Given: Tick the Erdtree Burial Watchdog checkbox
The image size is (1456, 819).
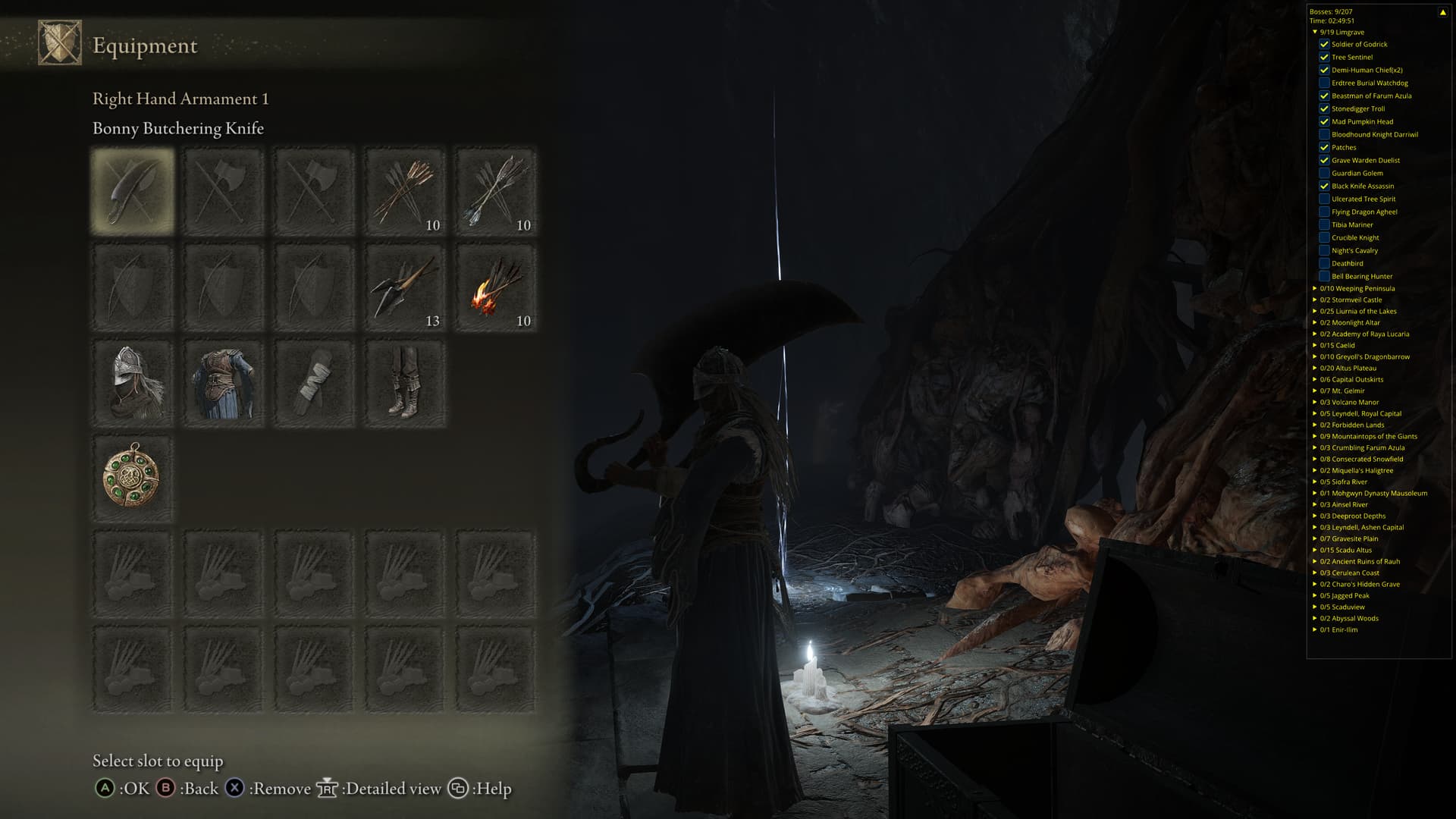Looking at the screenshot, I should pos(1324,83).
